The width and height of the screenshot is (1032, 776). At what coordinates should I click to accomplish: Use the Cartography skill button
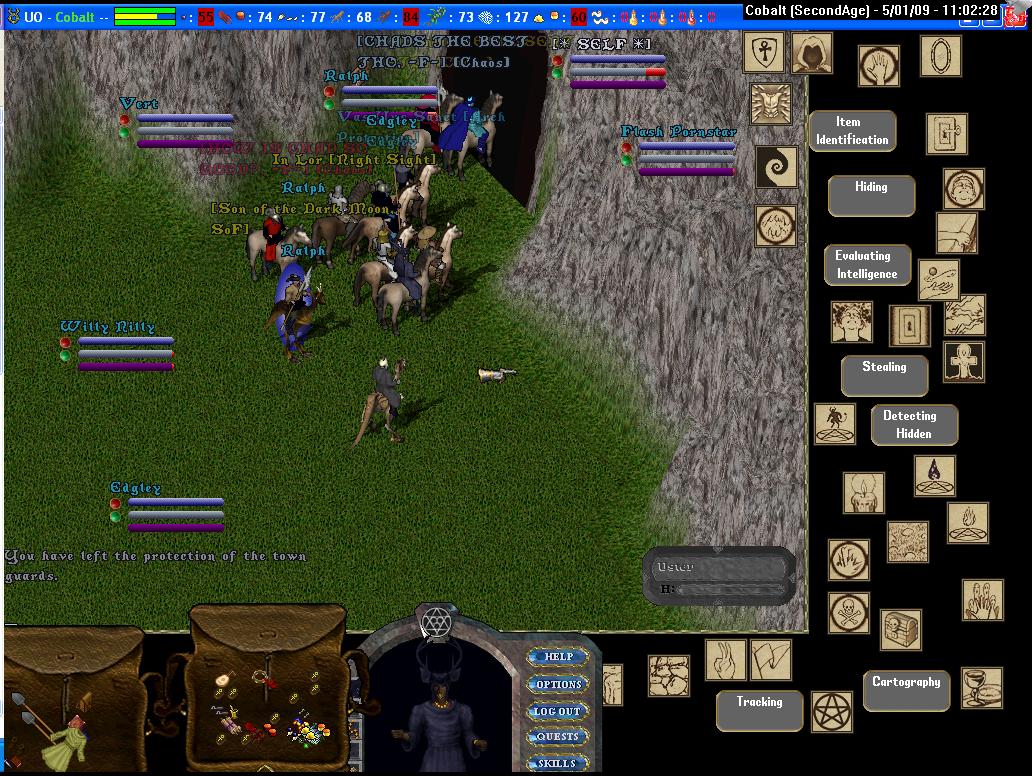coord(905,690)
